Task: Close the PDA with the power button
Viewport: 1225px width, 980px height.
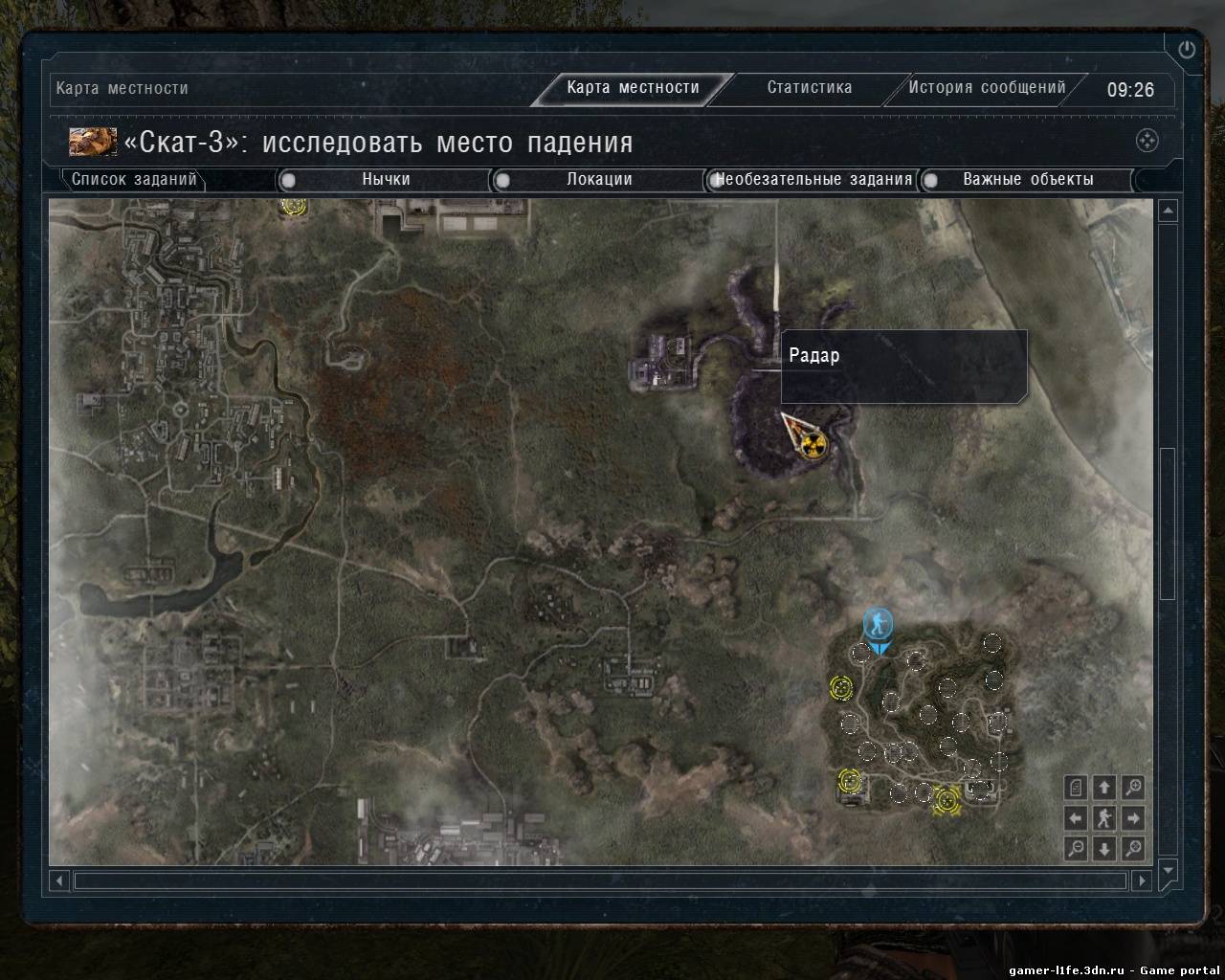Action: click(x=1187, y=50)
